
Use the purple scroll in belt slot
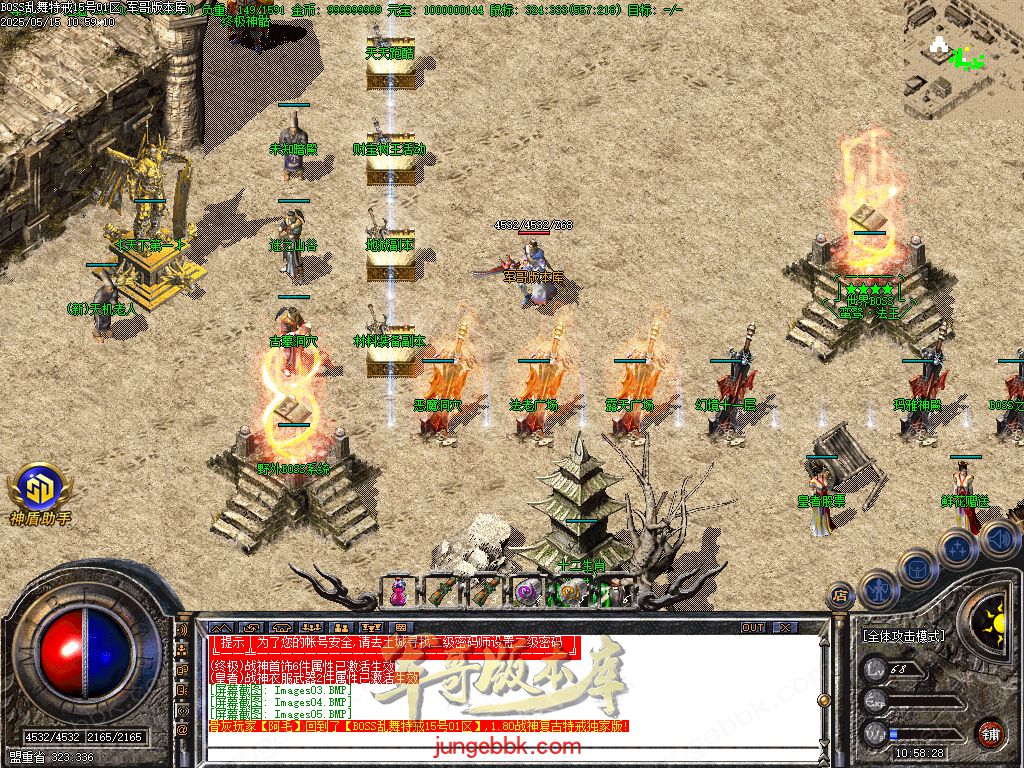[526, 592]
